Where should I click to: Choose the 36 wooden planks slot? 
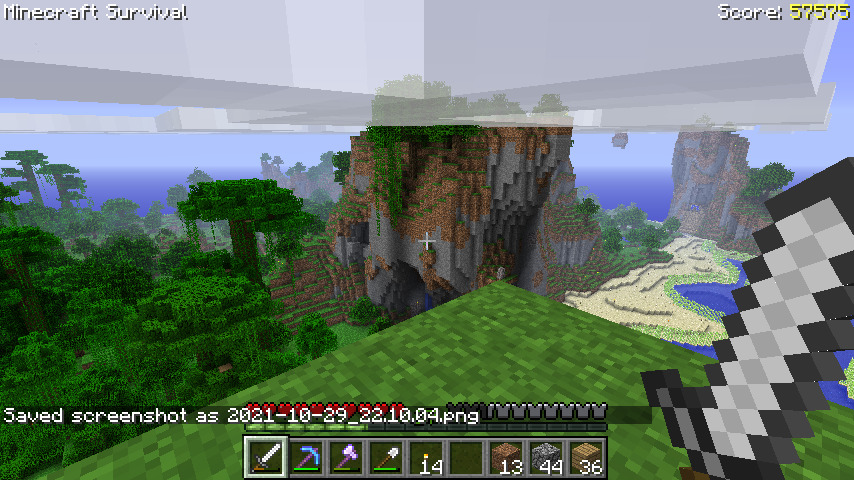pos(587,458)
